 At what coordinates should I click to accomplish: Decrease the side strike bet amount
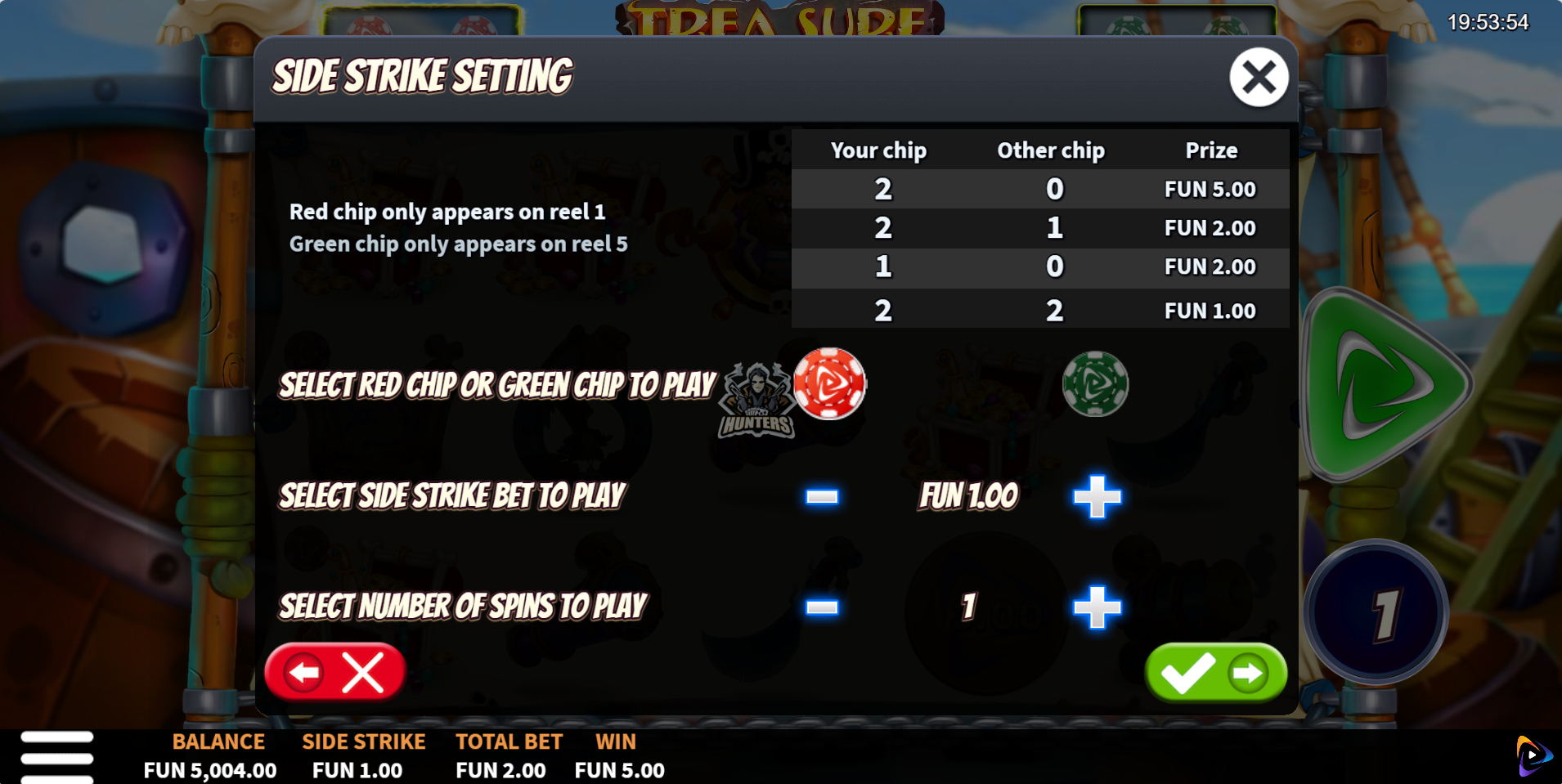(x=822, y=496)
